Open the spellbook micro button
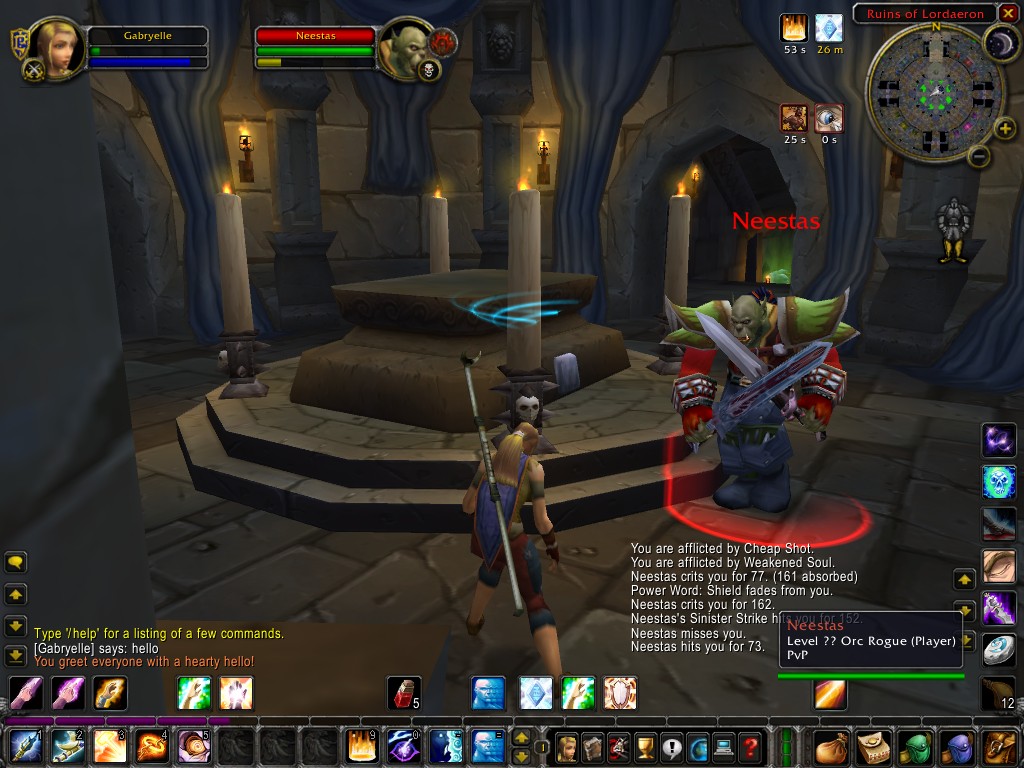 (593, 747)
